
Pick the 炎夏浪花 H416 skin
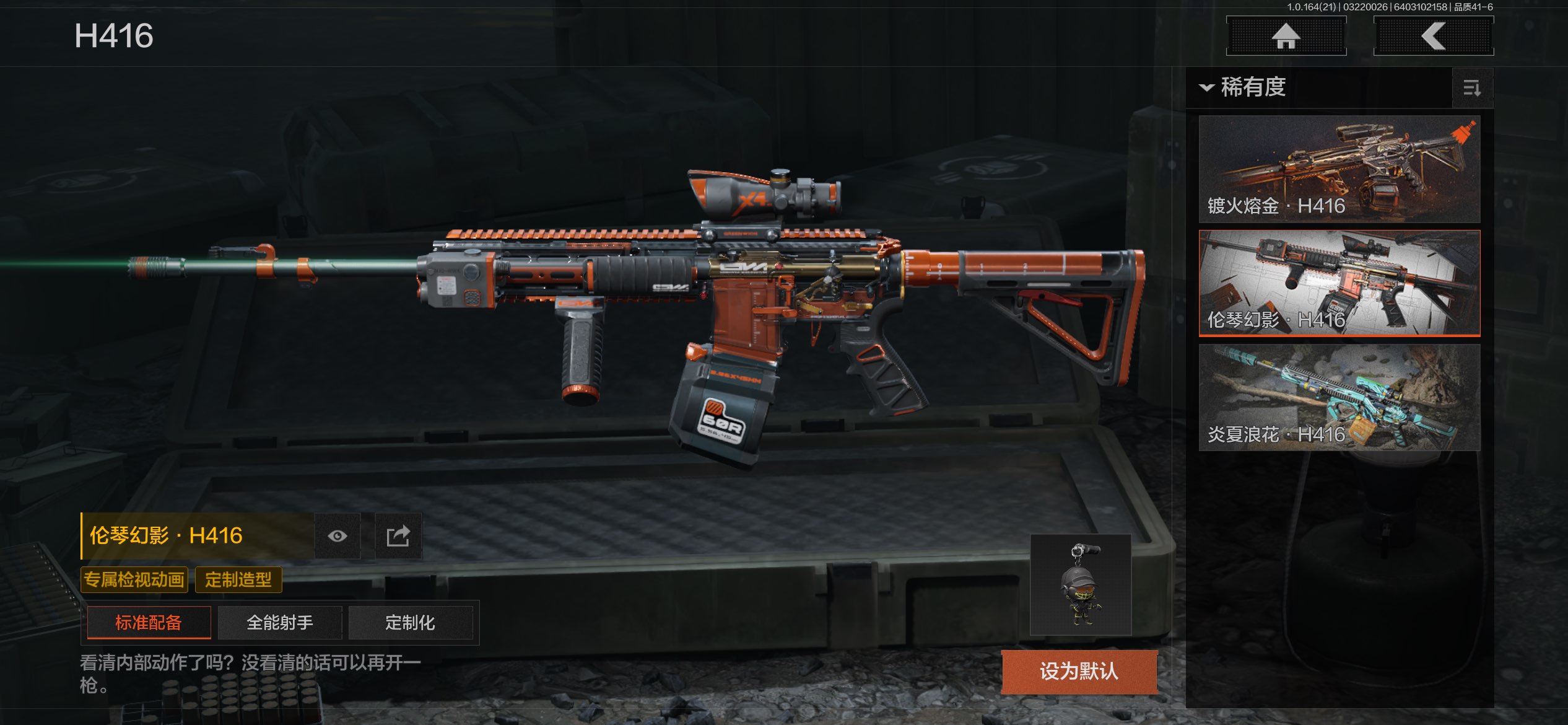[1339, 397]
